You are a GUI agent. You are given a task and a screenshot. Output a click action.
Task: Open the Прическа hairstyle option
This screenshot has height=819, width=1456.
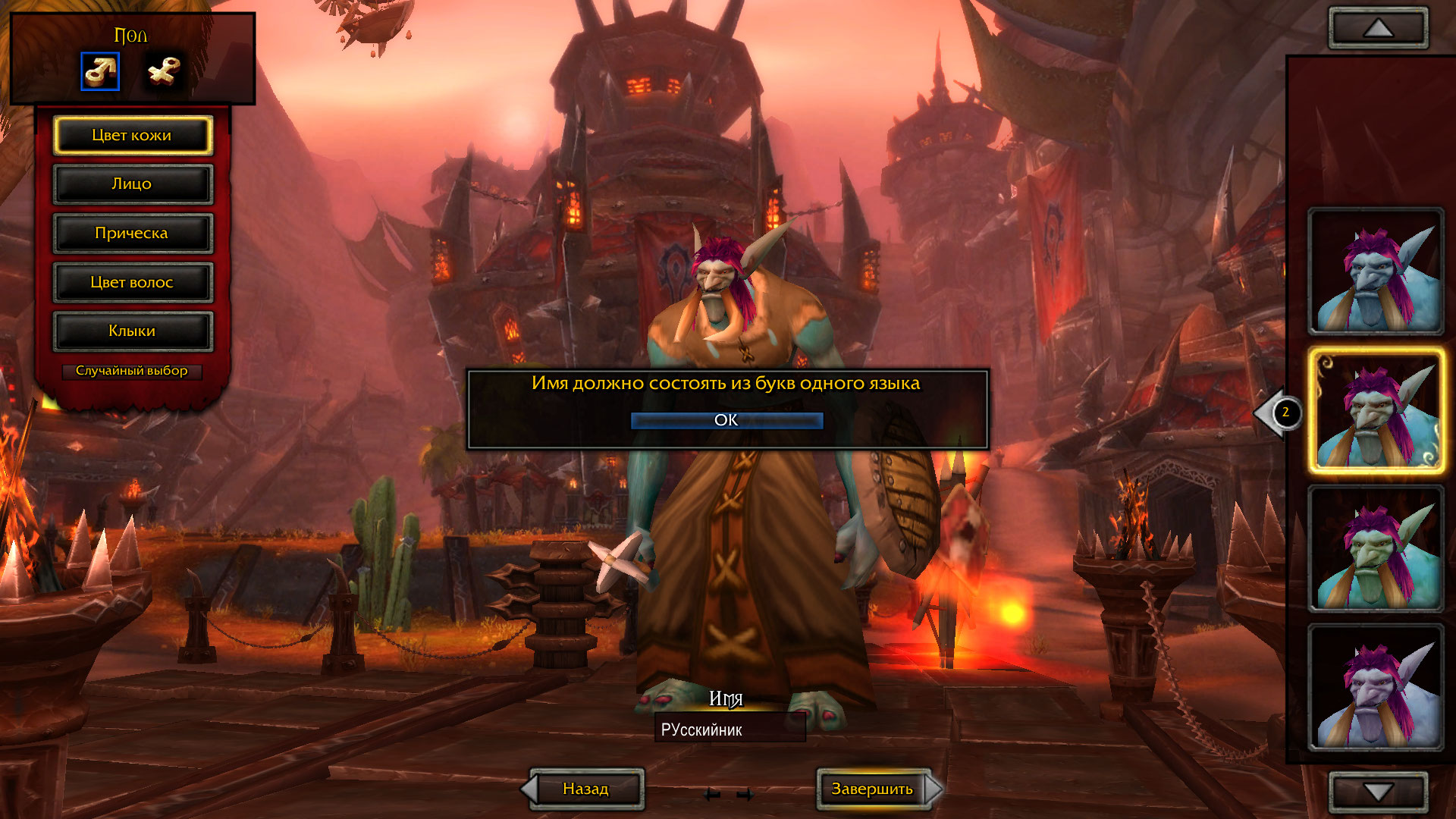pos(132,234)
